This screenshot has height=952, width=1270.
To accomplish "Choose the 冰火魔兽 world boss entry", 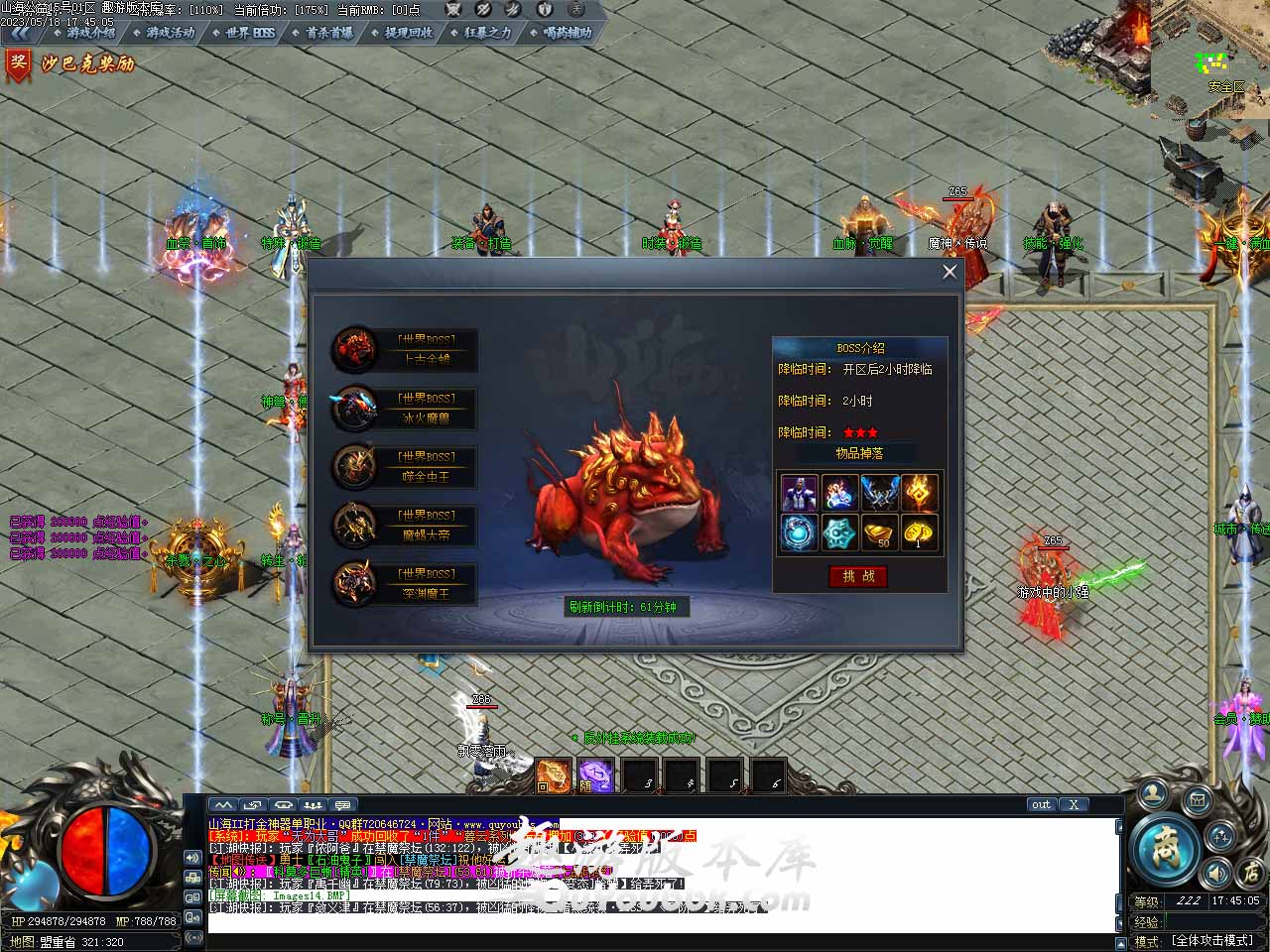I will (405, 409).
